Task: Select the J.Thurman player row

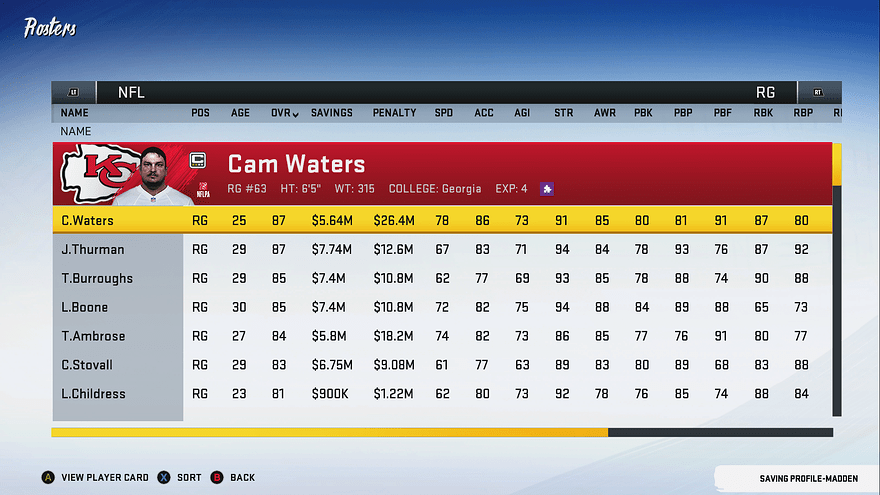Action: coord(92,249)
